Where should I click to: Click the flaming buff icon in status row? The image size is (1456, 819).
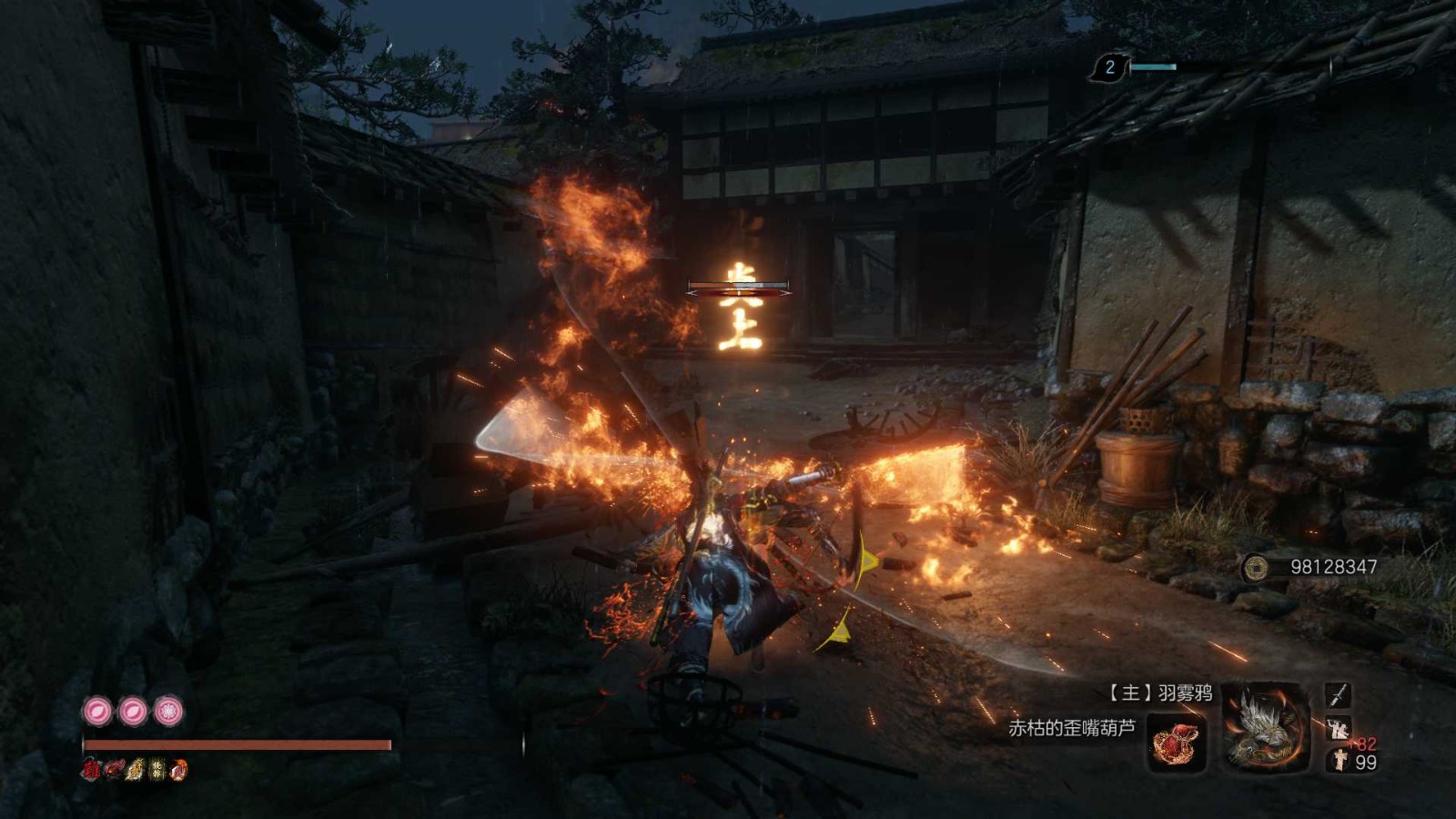click(x=179, y=770)
